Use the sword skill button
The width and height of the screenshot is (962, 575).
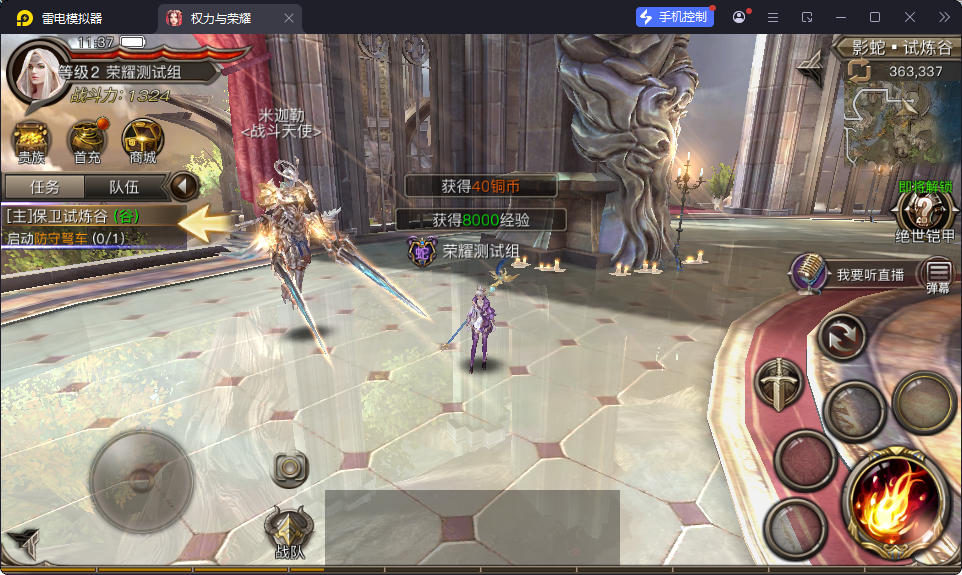[x=778, y=385]
